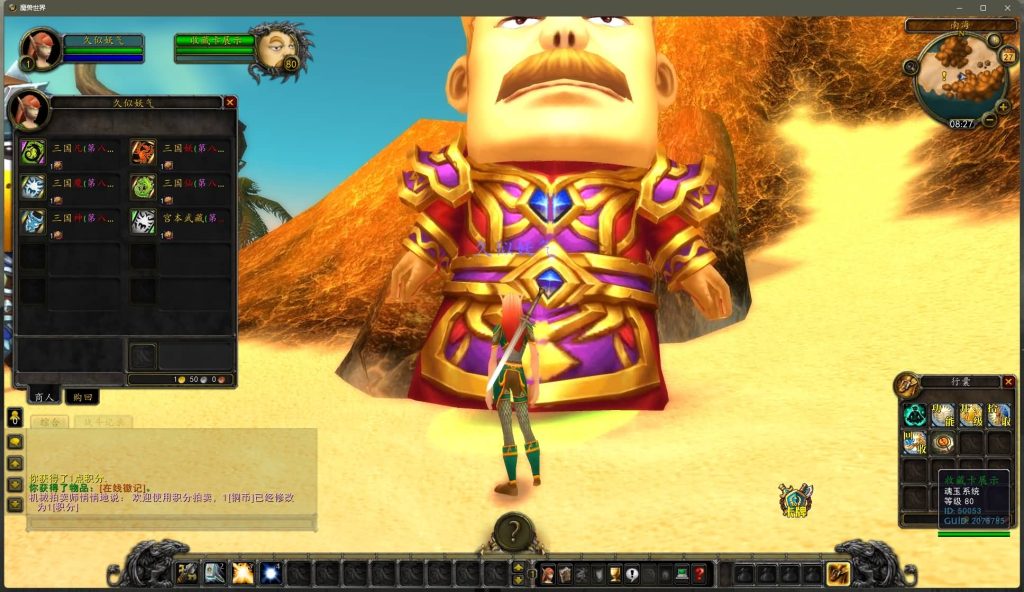The image size is (1024, 592).
Task: Close the merchant window
Action: 230,102
